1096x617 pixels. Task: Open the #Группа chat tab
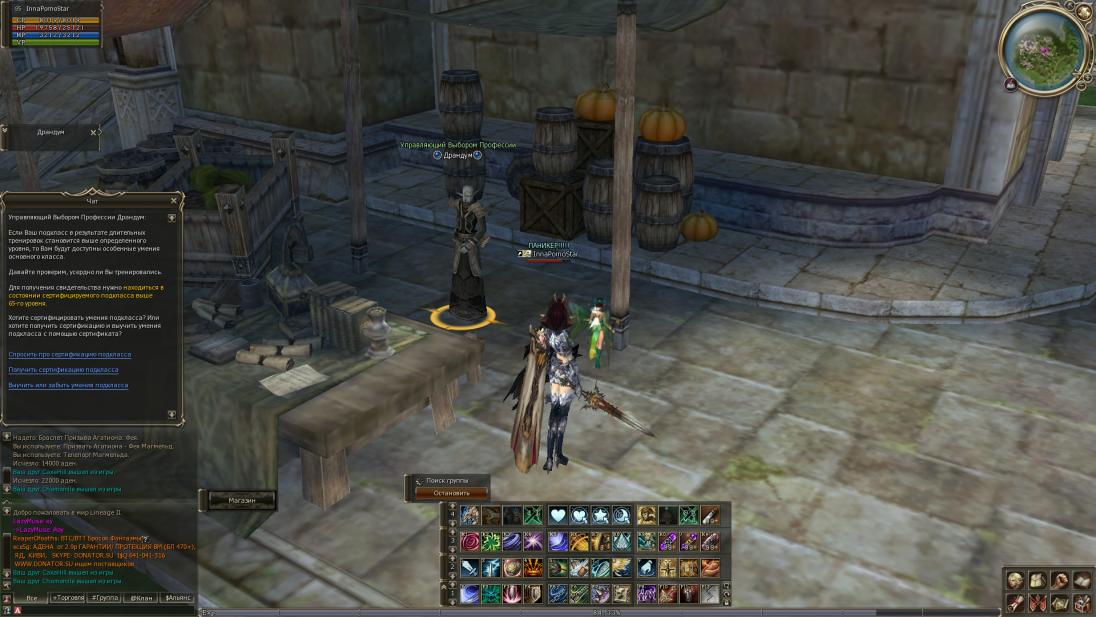click(104, 597)
